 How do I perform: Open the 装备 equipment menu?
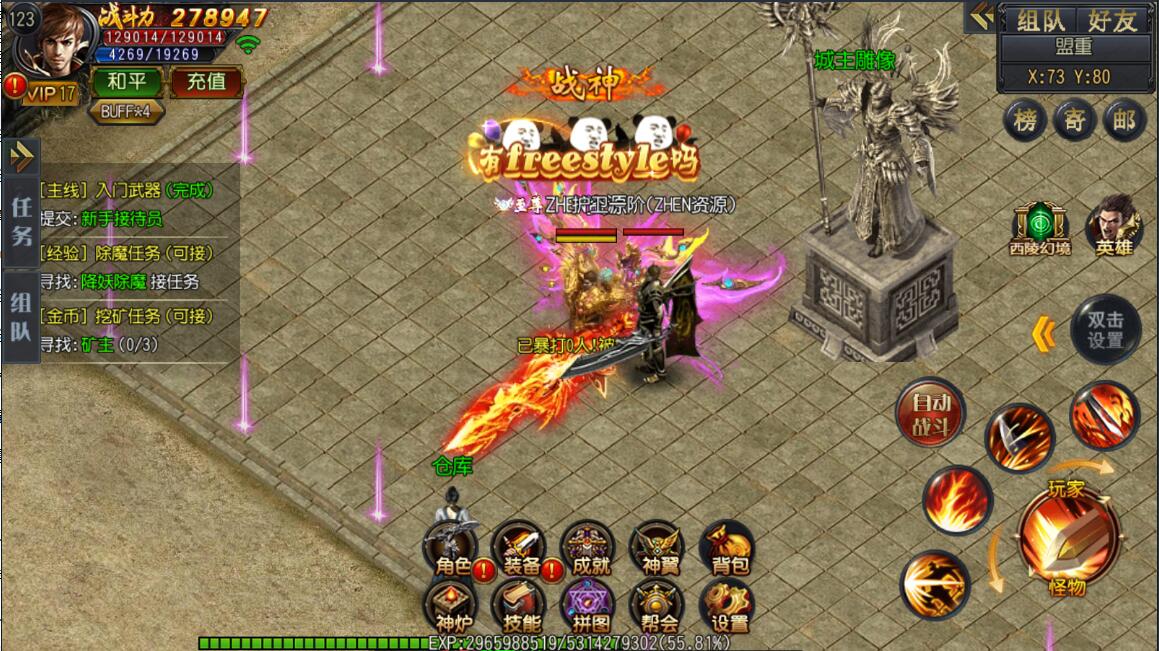coord(521,548)
